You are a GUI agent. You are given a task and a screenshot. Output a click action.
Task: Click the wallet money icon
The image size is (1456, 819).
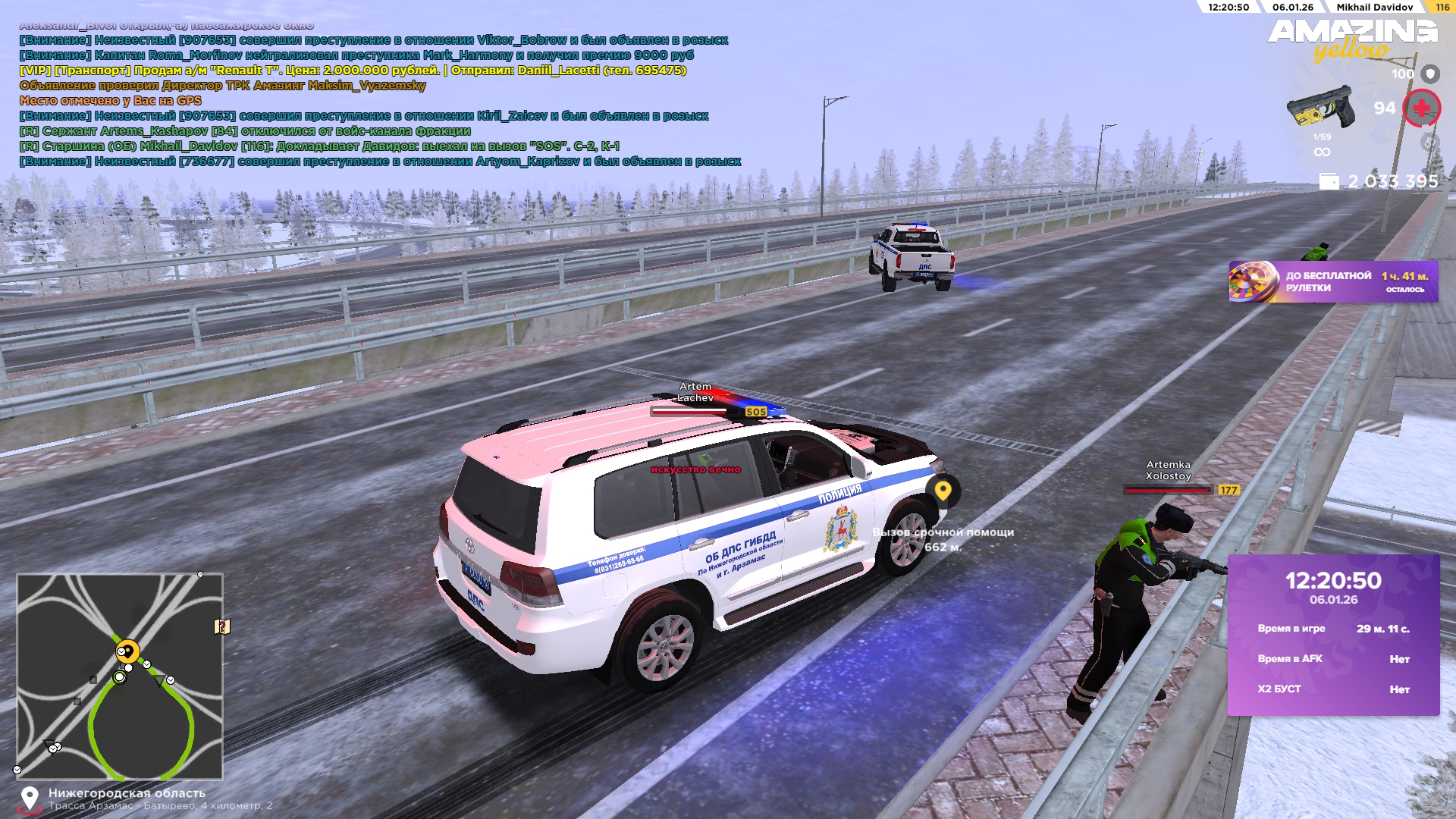pyautogui.click(x=1329, y=181)
